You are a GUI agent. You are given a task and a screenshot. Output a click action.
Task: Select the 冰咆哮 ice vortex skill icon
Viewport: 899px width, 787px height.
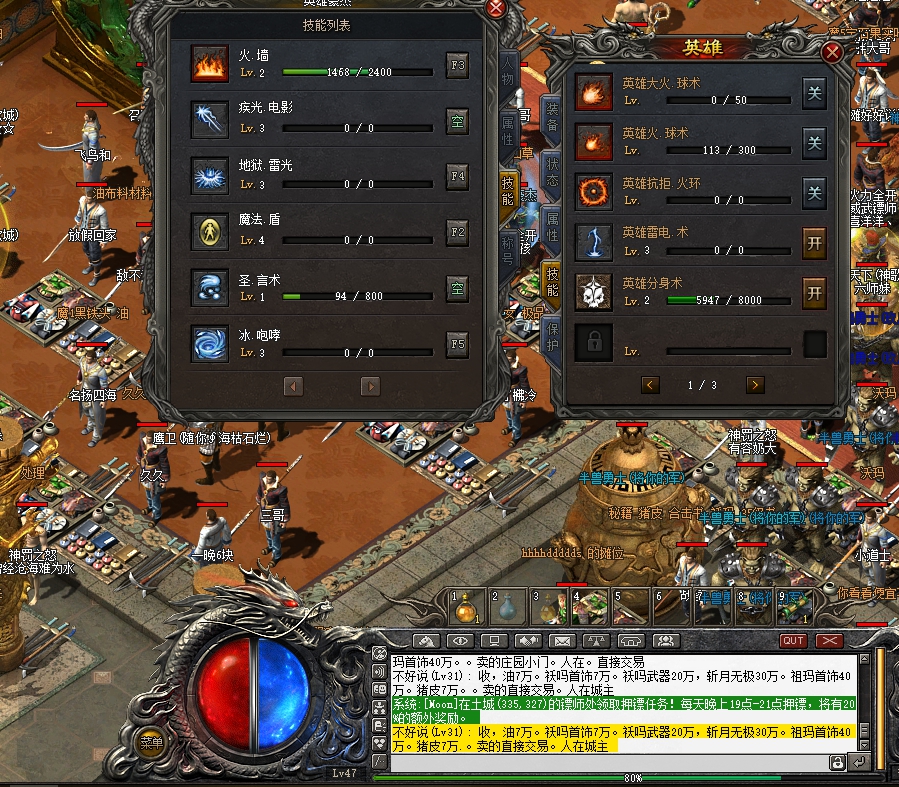tap(211, 343)
